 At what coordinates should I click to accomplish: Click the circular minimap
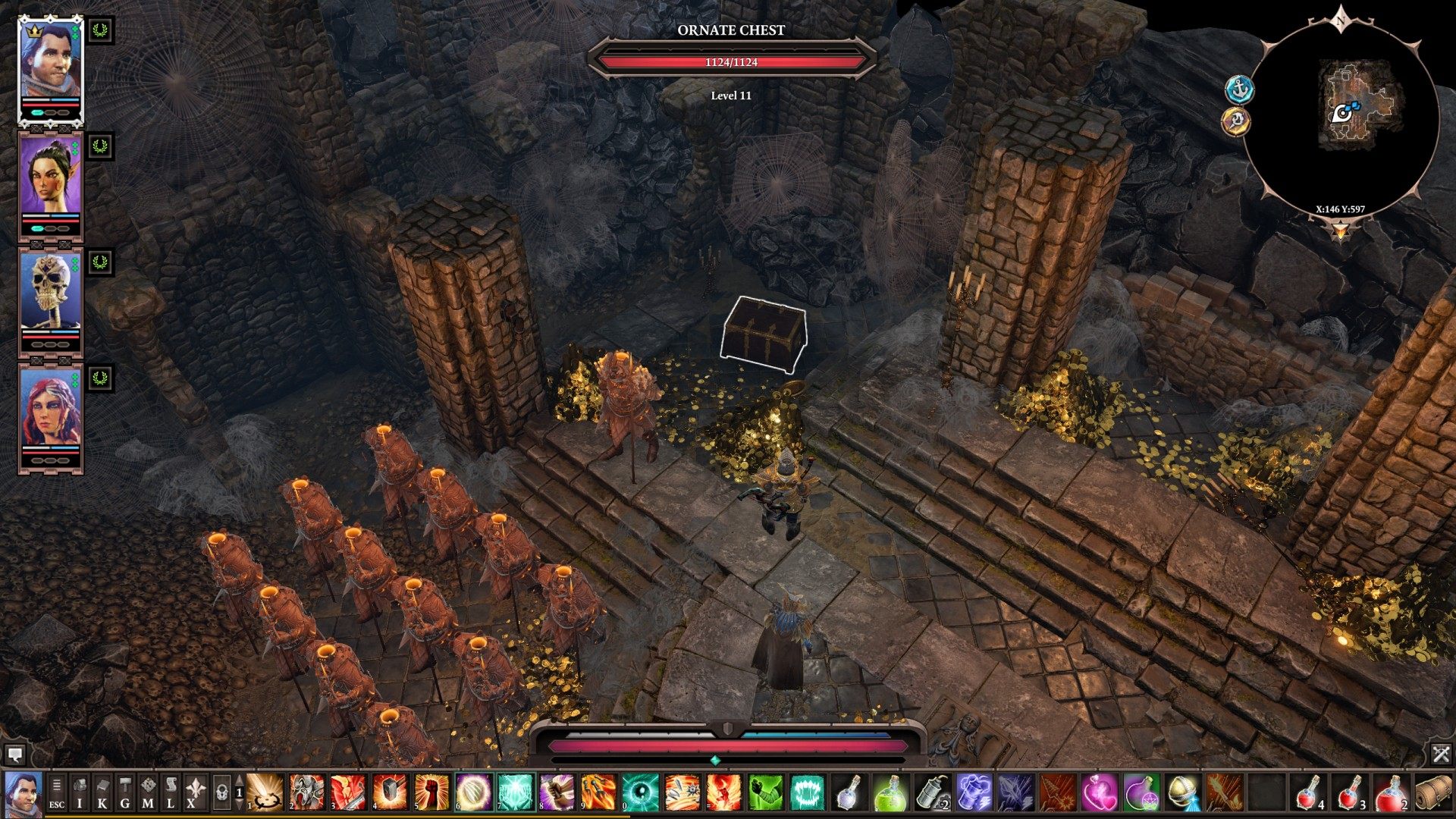coord(1341,114)
